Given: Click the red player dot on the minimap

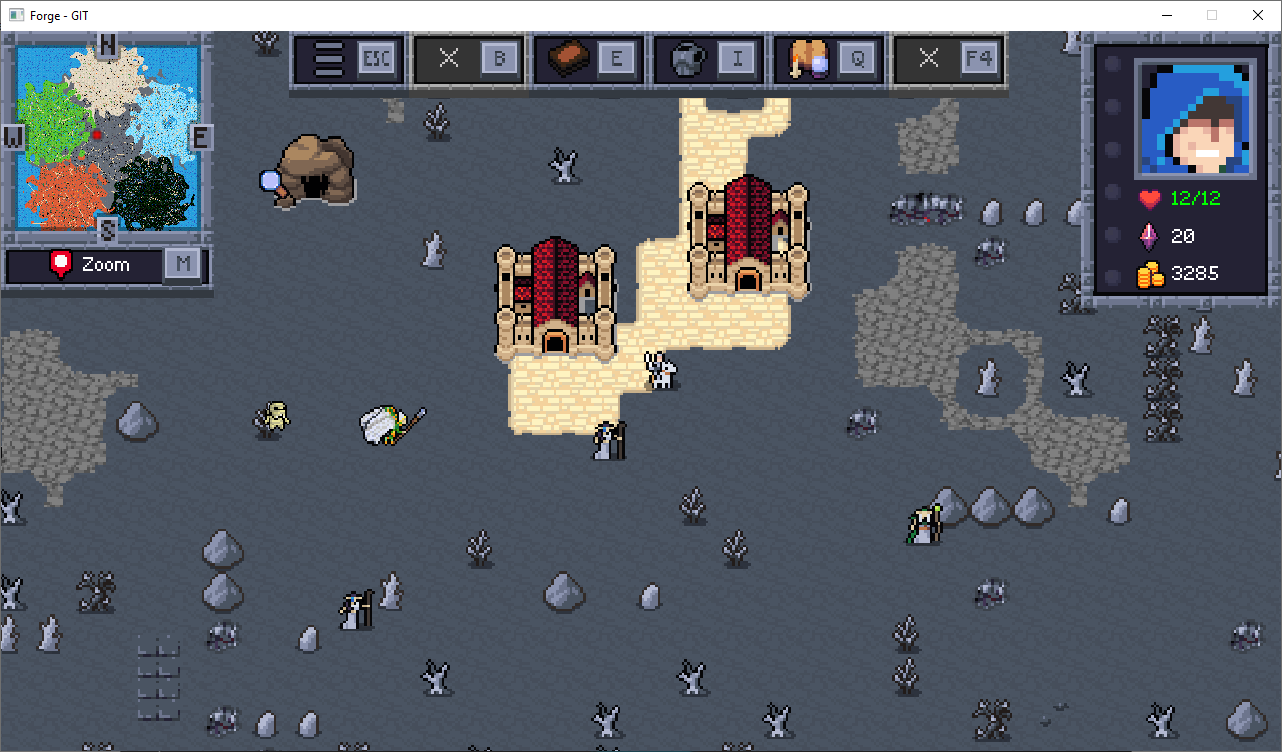Looking at the screenshot, I should [97, 134].
